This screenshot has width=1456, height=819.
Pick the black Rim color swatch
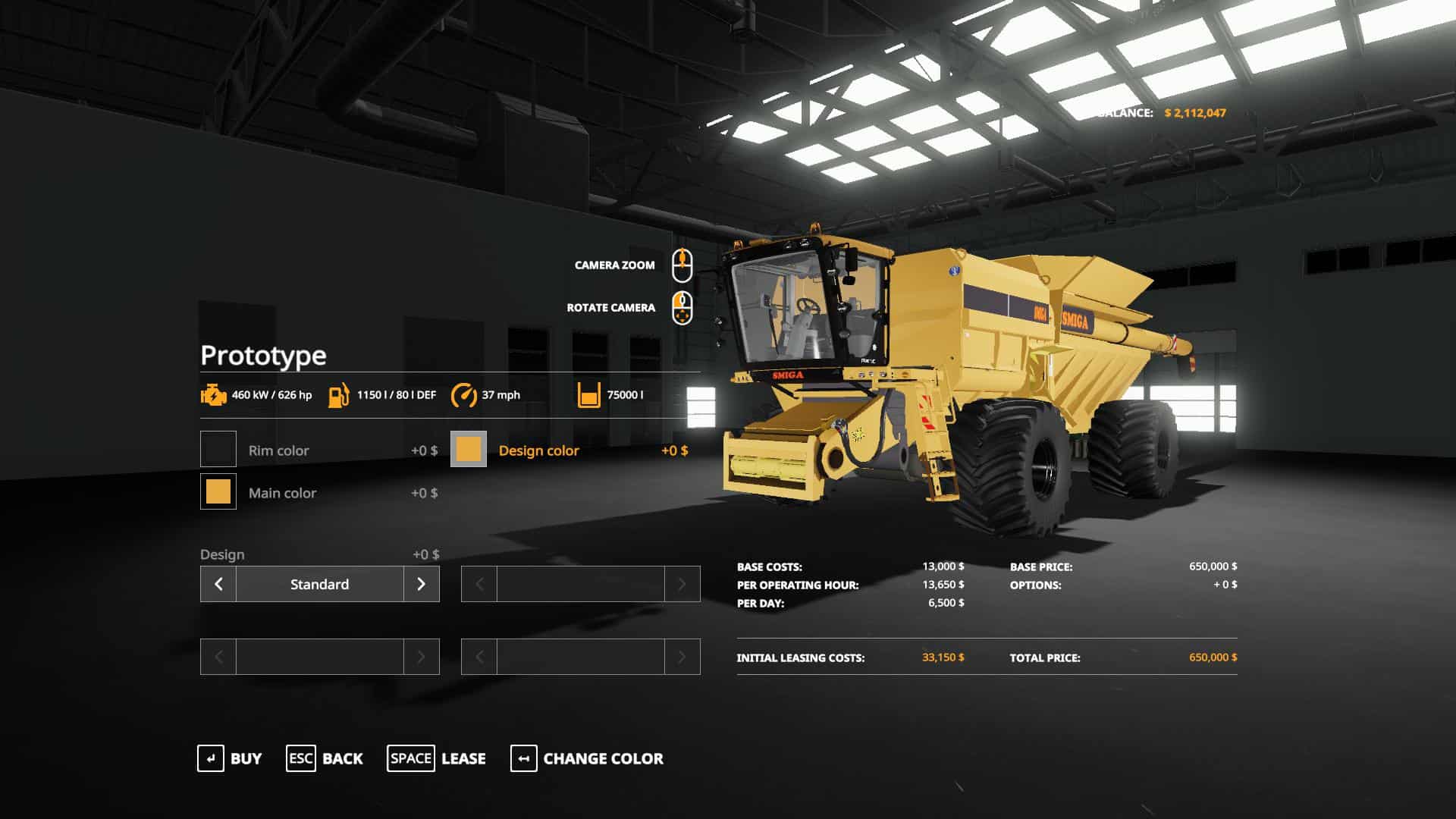tap(218, 450)
